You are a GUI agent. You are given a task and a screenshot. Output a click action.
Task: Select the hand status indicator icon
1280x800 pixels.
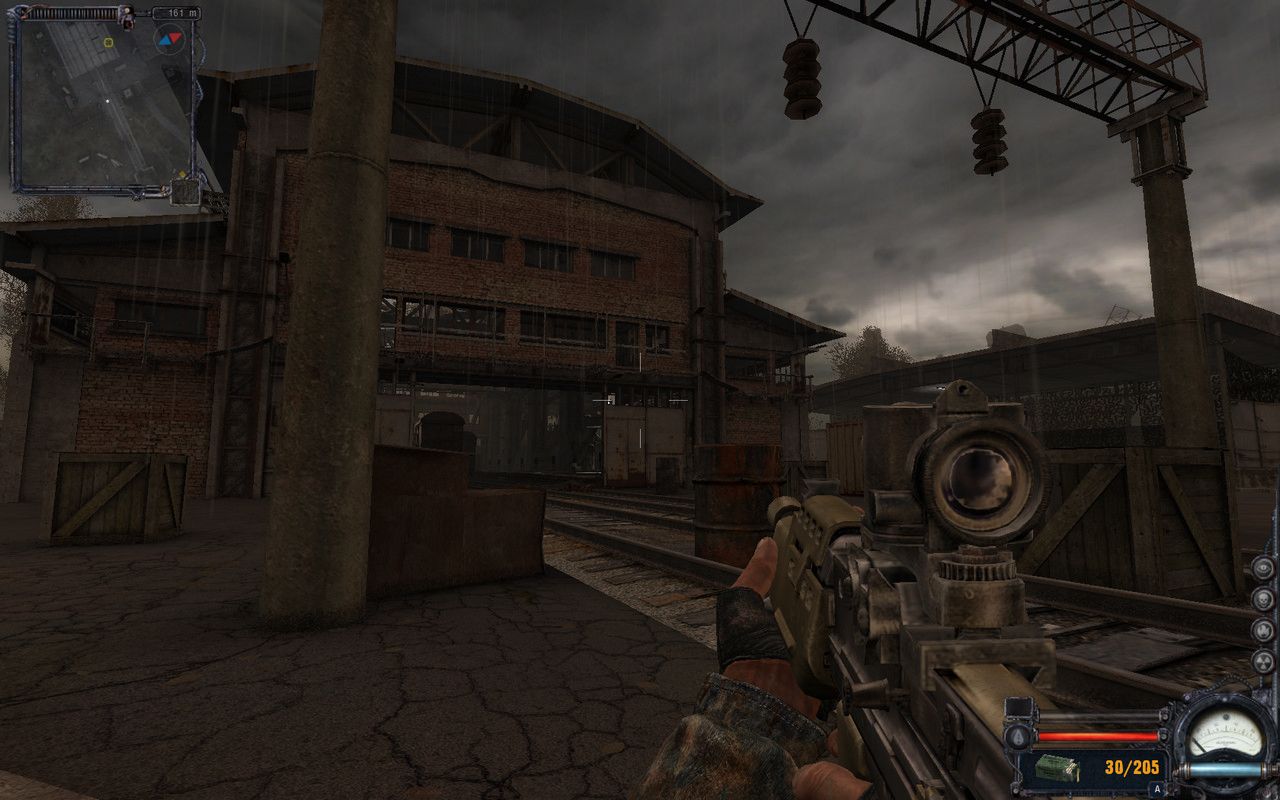1263,631
